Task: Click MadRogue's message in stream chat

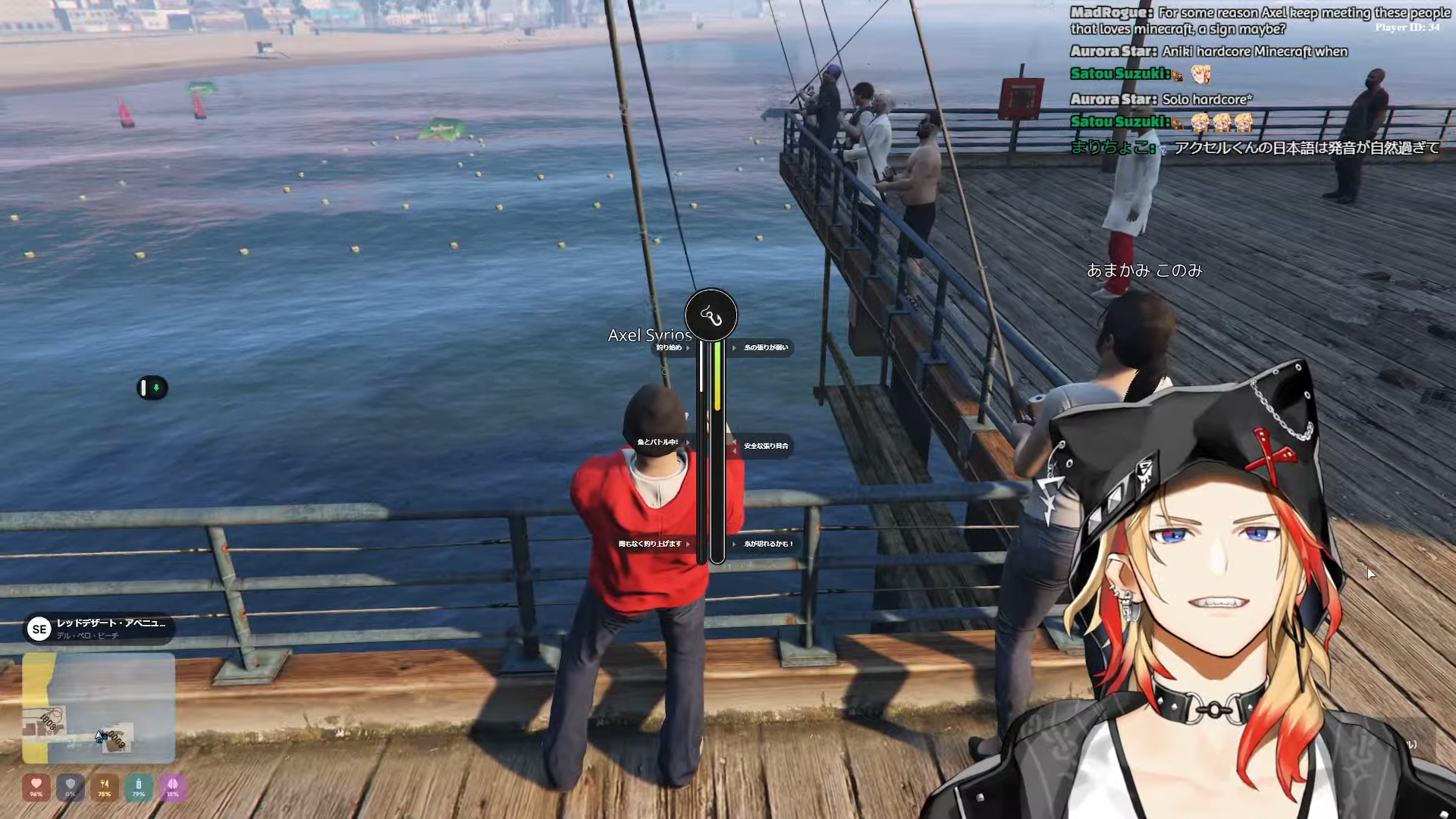Action: point(1259,21)
